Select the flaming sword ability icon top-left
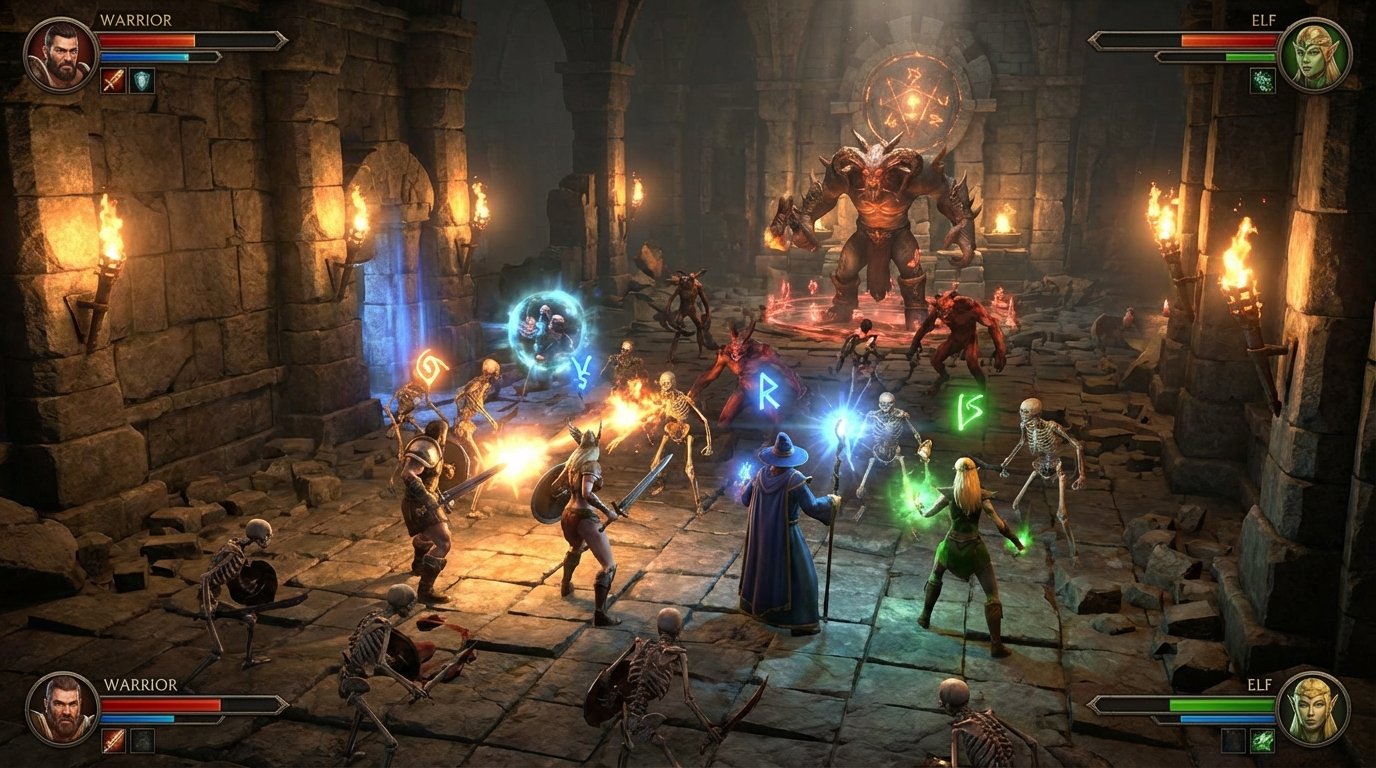The height and width of the screenshot is (768, 1376). pyautogui.click(x=112, y=81)
